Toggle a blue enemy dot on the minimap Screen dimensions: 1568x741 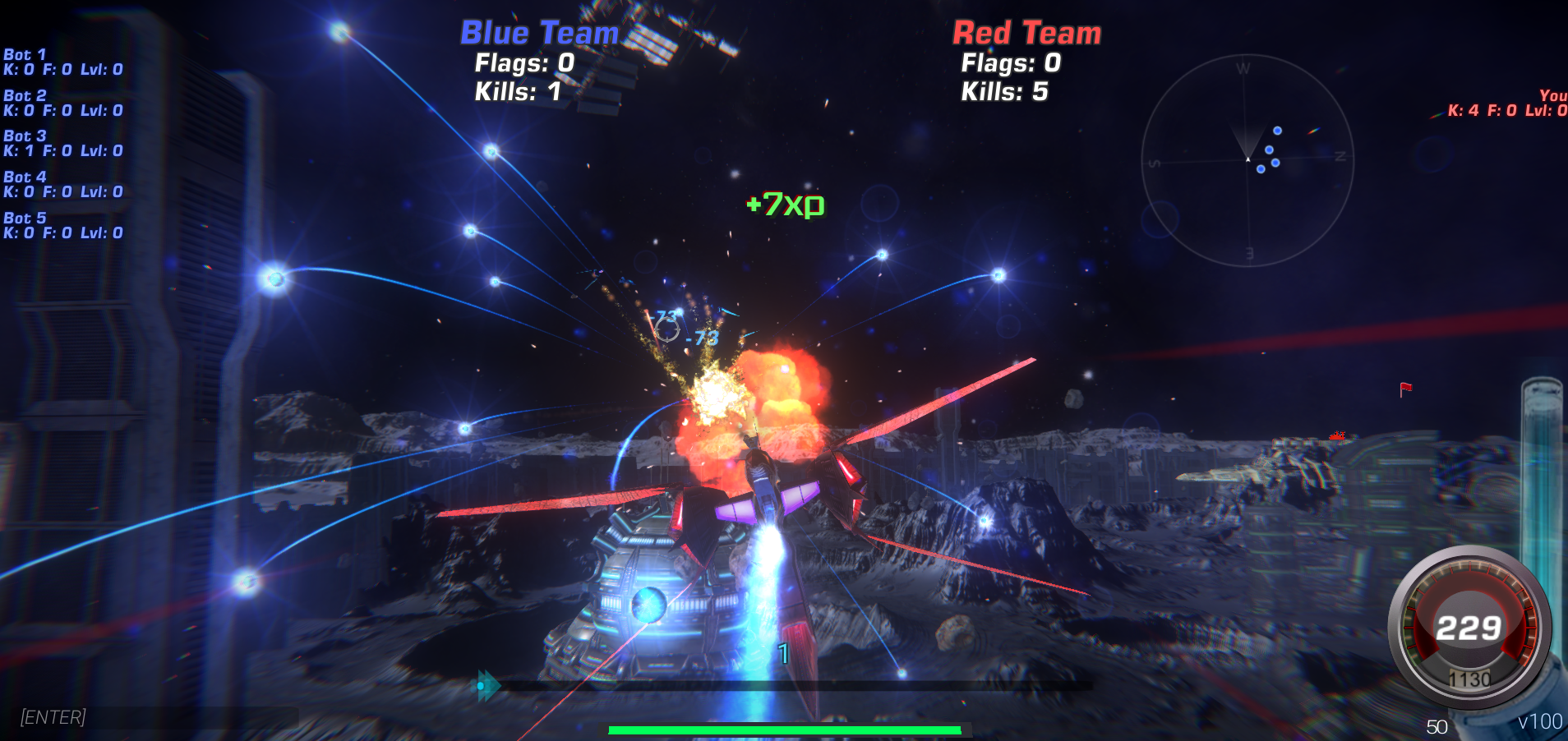point(1278,130)
